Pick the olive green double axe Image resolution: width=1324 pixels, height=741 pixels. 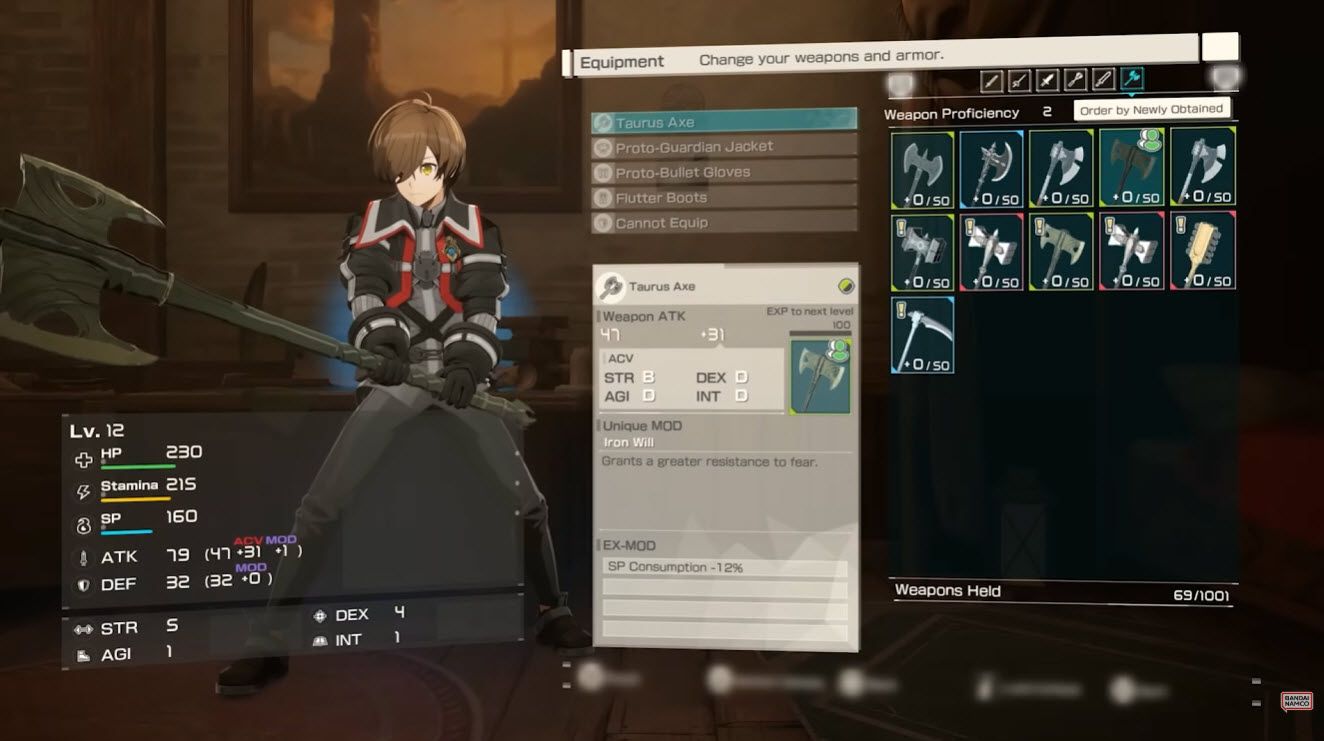pos(1062,251)
